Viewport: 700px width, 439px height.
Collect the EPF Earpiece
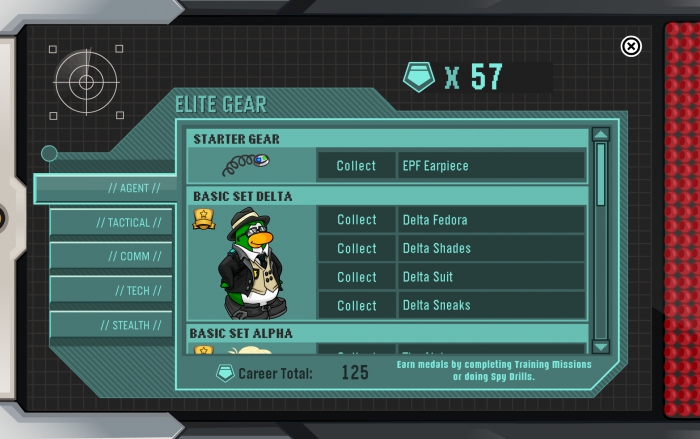point(356,166)
